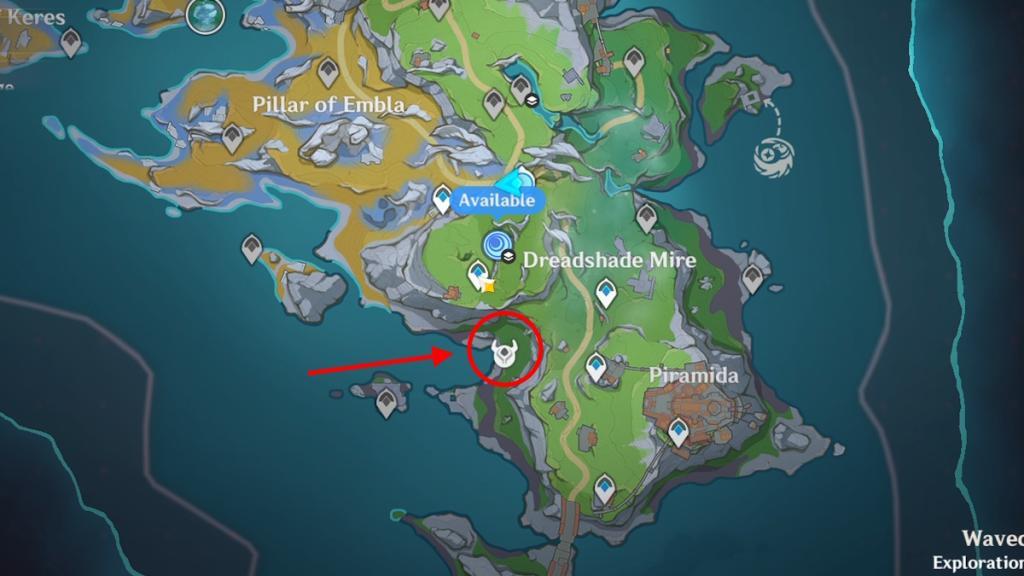This screenshot has width=1024, height=576.
Task: Select the blue spiral domain marker
Action: [496, 243]
